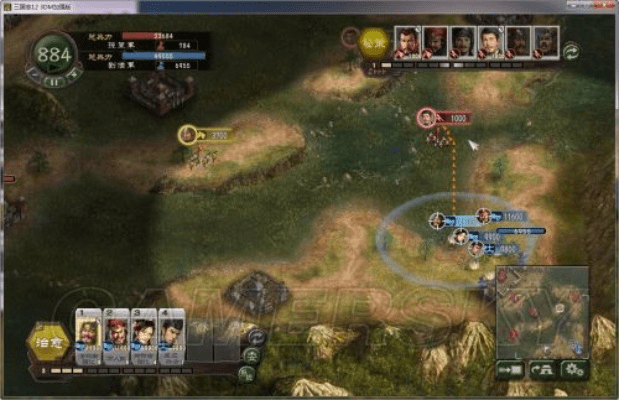This screenshot has width=619, height=400.
Task: Click the green cycle arrows beside enemy portraits
Action: (x=572, y=48)
